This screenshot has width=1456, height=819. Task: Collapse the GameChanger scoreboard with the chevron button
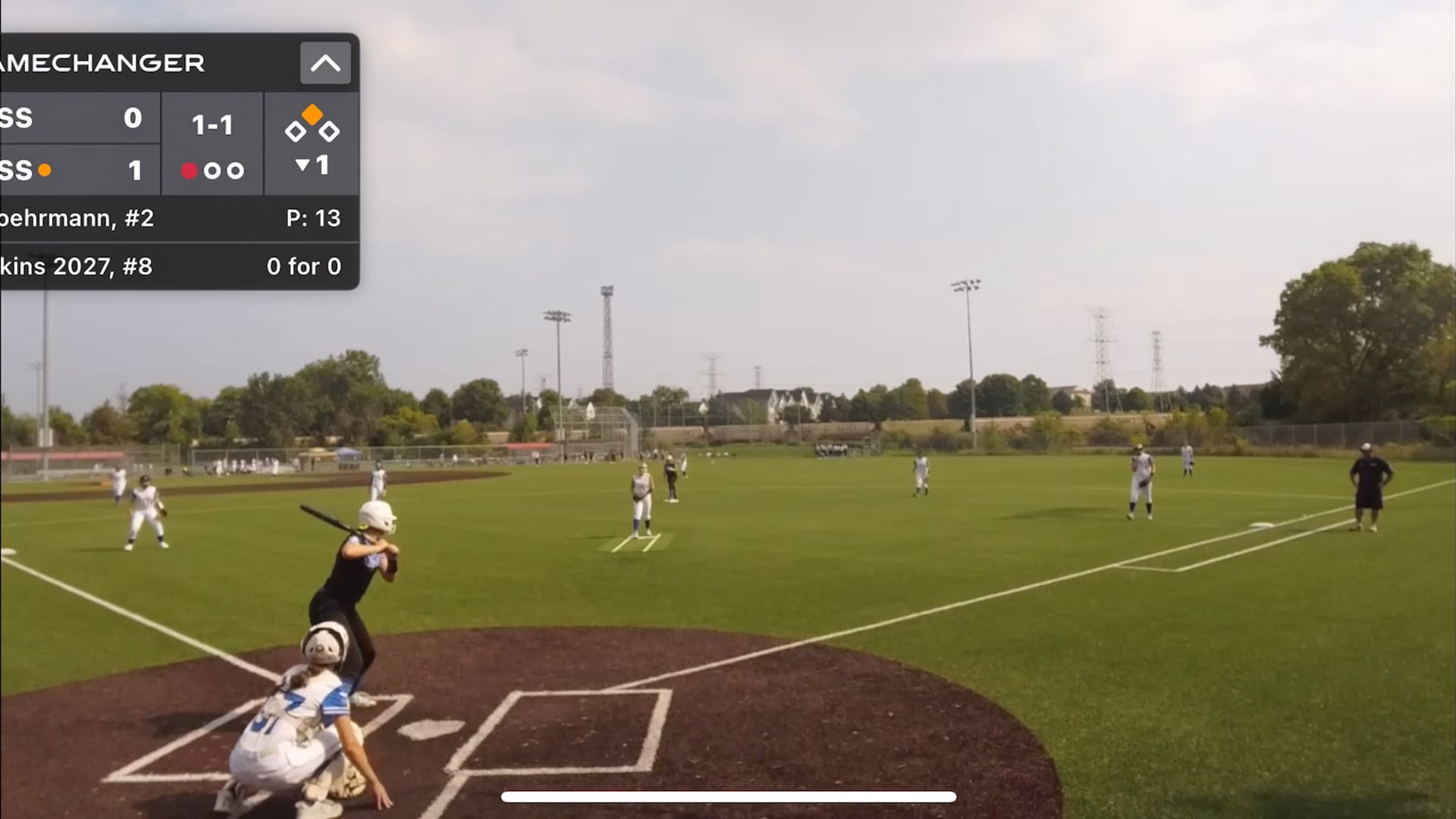click(325, 63)
